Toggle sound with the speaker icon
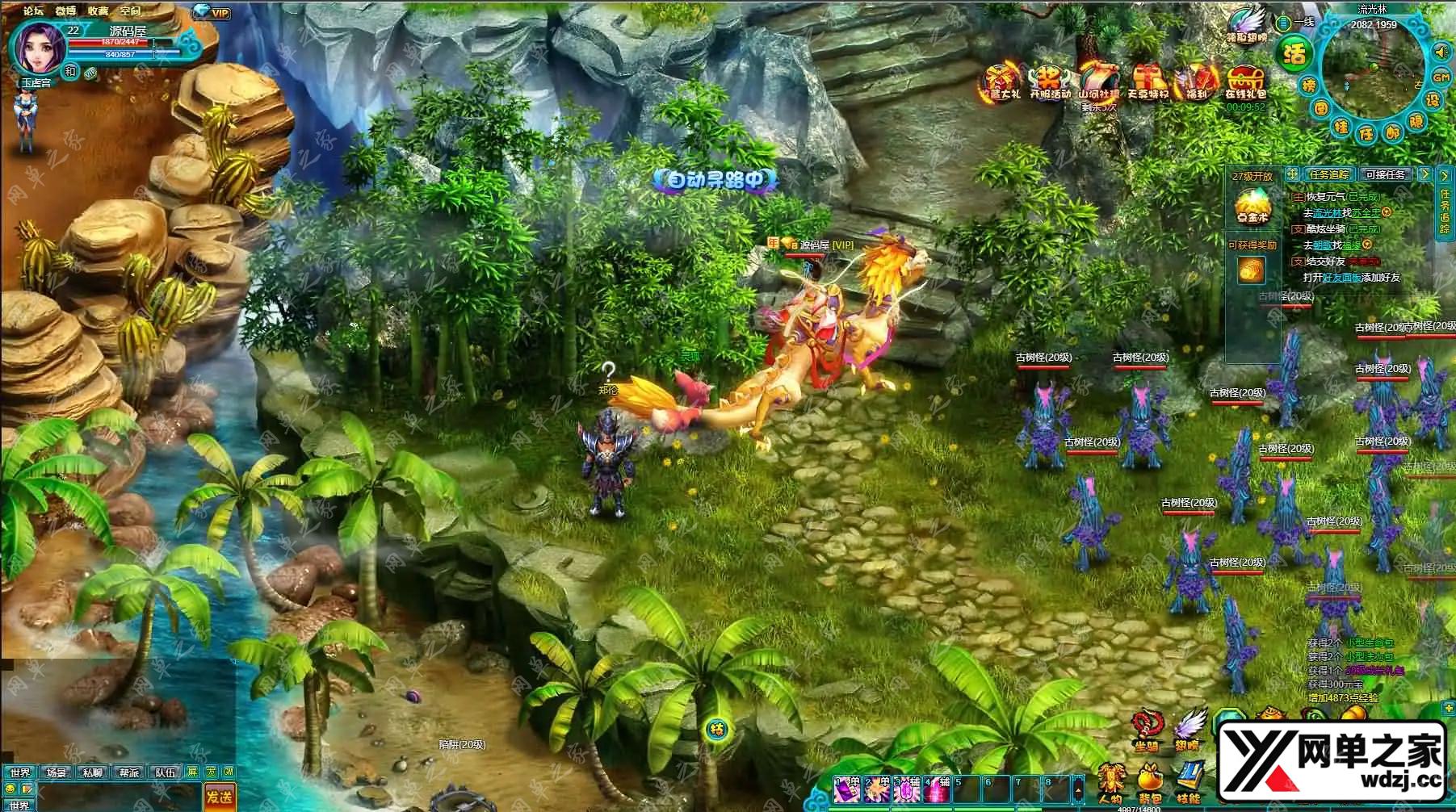Screen dimensions: 1456x812 pos(1440,52)
